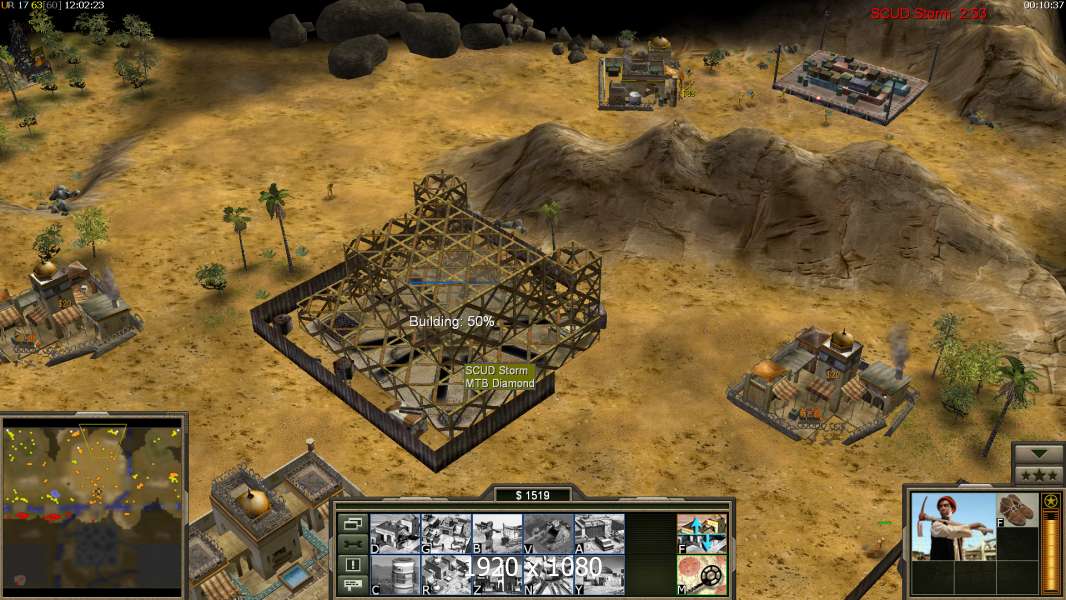The height and width of the screenshot is (600, 1066).
Task: Choose the build option labeled G
Action: coord(446,534)
